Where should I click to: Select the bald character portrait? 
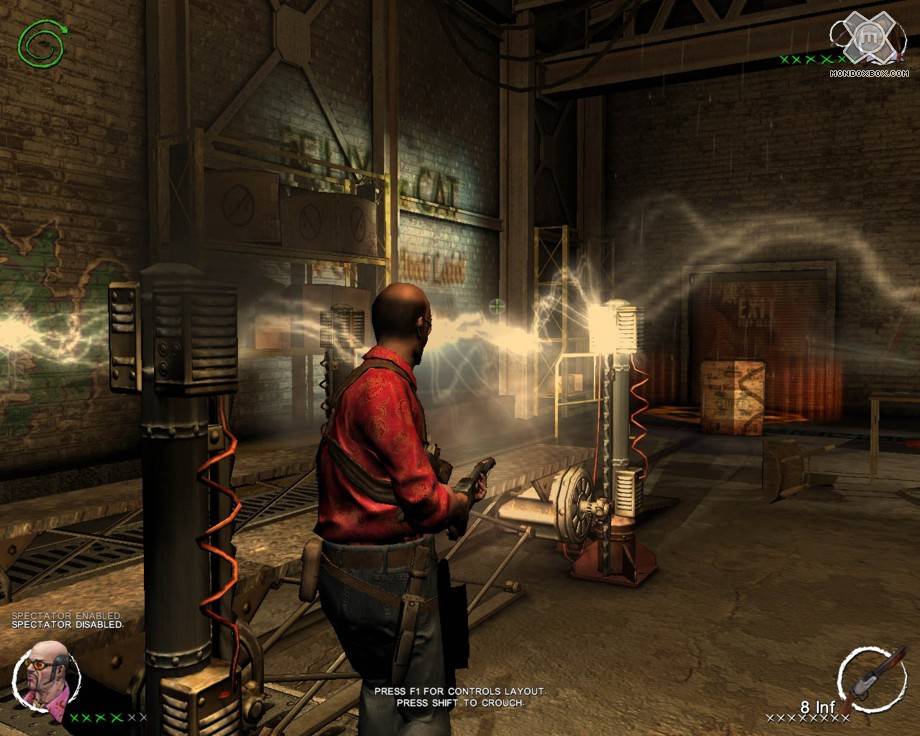click(46, 675)
